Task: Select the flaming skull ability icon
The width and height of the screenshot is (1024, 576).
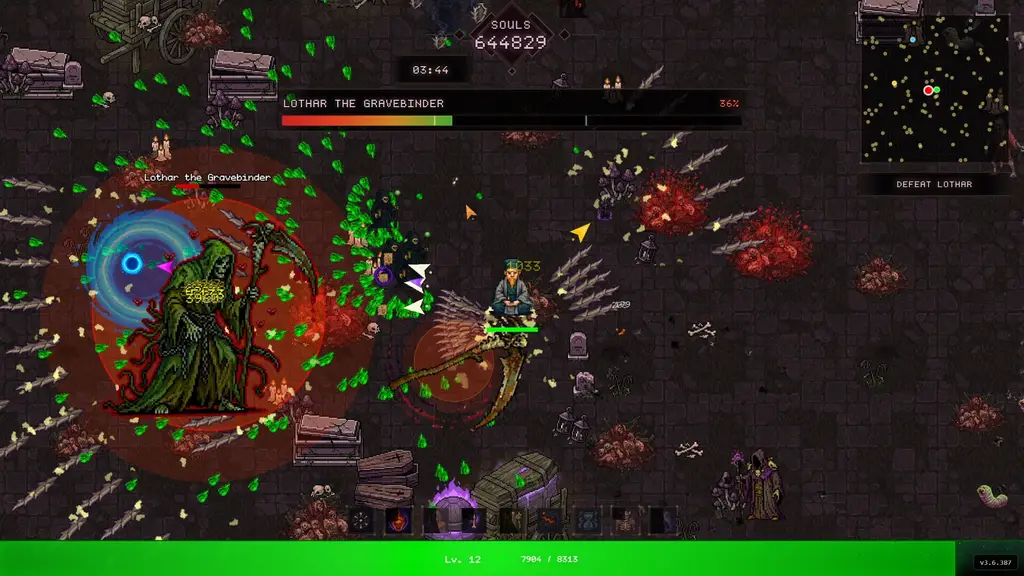Action: (x=398, y=521)
